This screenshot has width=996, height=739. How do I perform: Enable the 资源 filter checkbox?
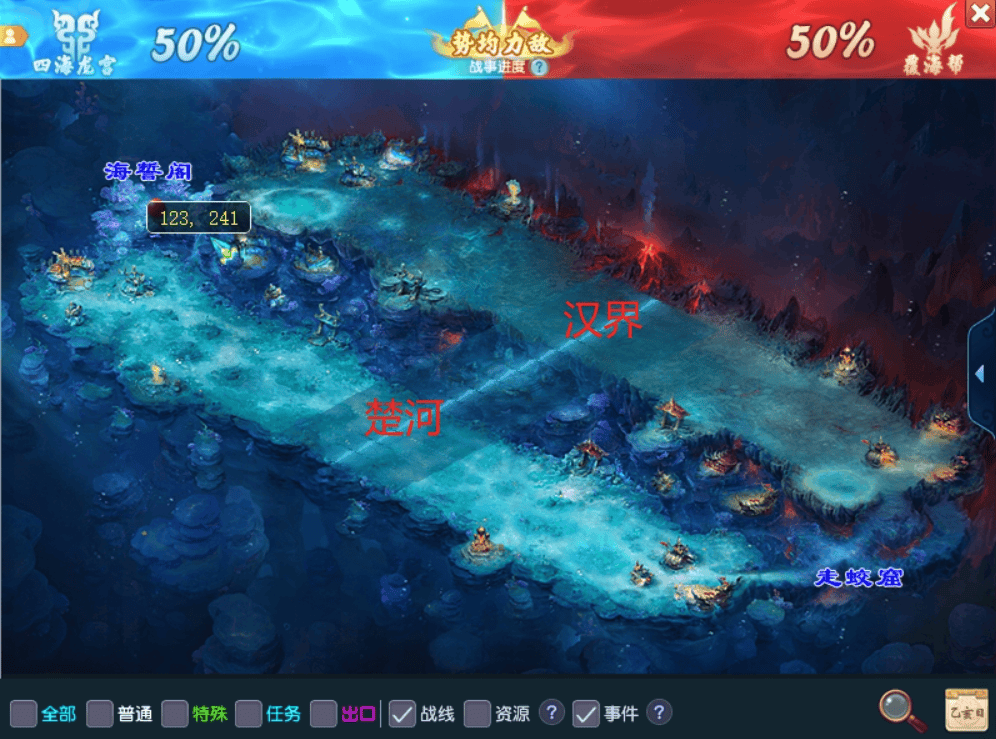[477, 713]
